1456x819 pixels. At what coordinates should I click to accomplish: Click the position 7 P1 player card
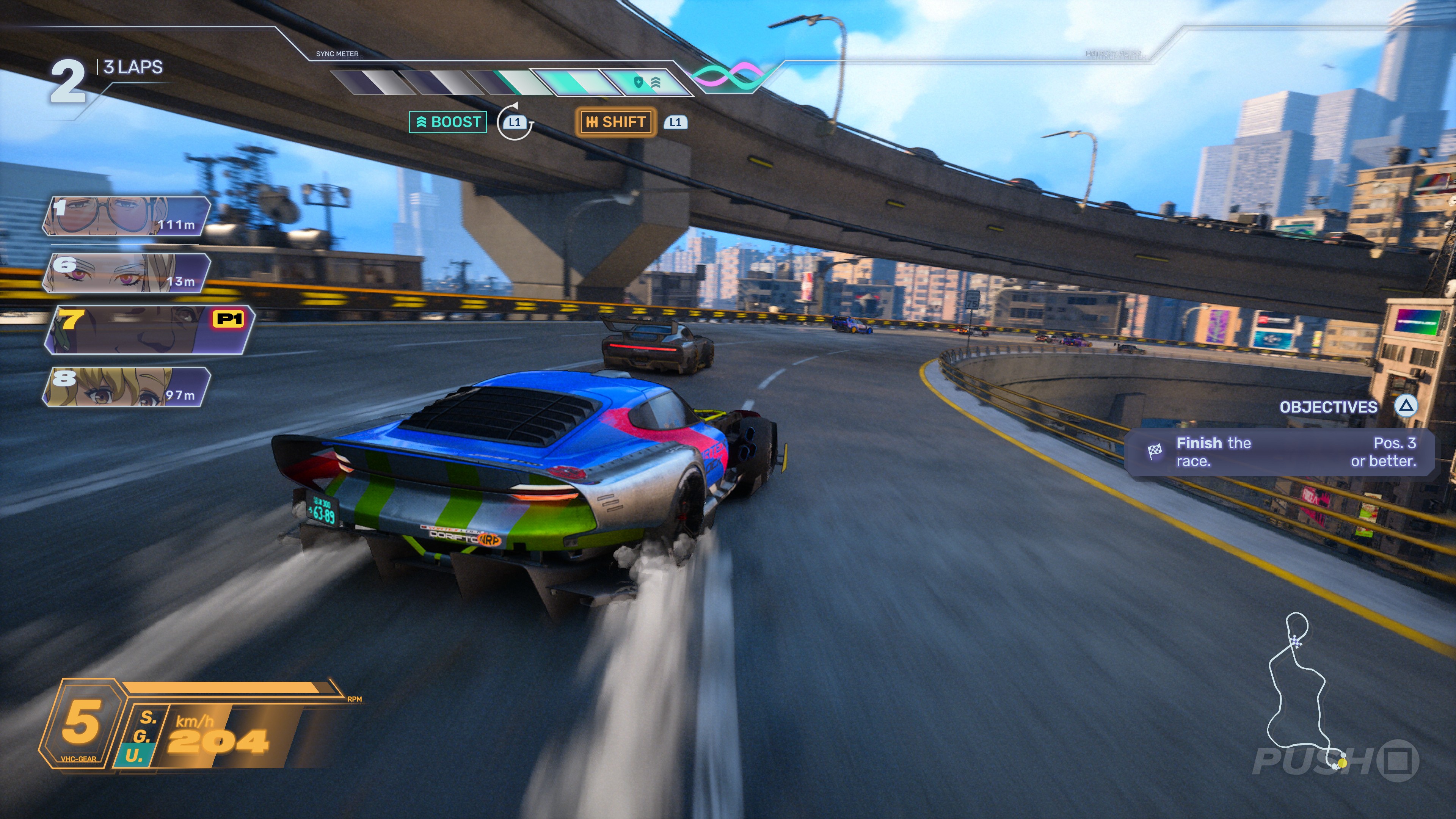(x=148, y=330)
